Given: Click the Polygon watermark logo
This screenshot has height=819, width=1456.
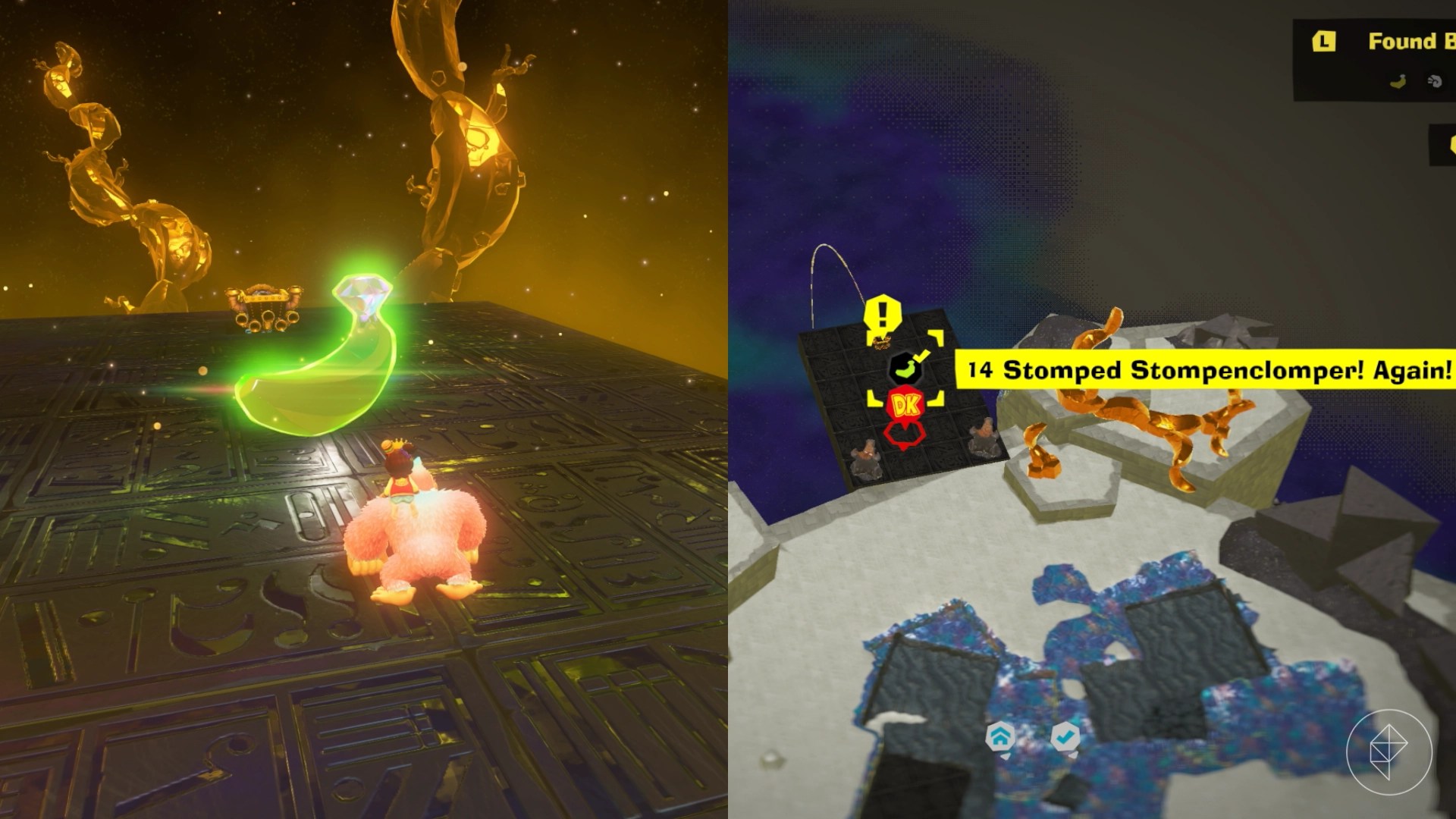Looking at the screenshot, I should click(1389, 752).
